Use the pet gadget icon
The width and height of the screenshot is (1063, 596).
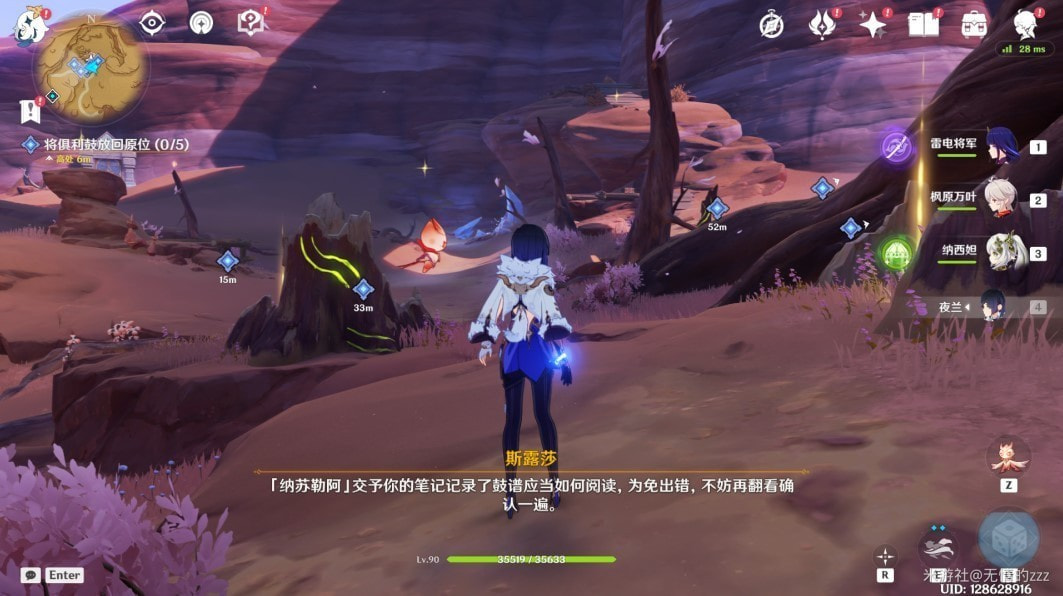coord(1008,457)
